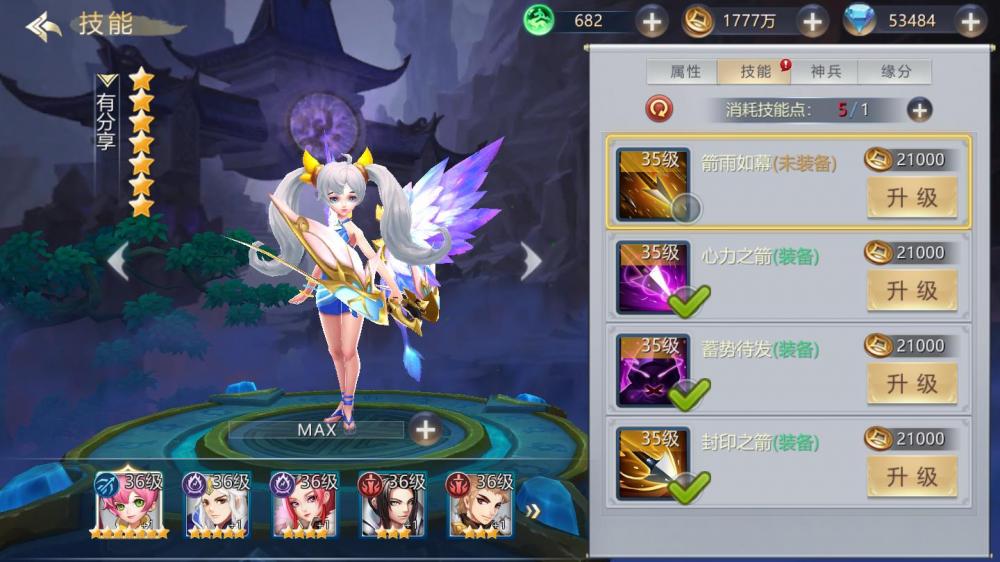Add green stamina with the plus button
The width and height of the screenshot is (1000, 562).
pyautogui.click(x=652, y=21)
